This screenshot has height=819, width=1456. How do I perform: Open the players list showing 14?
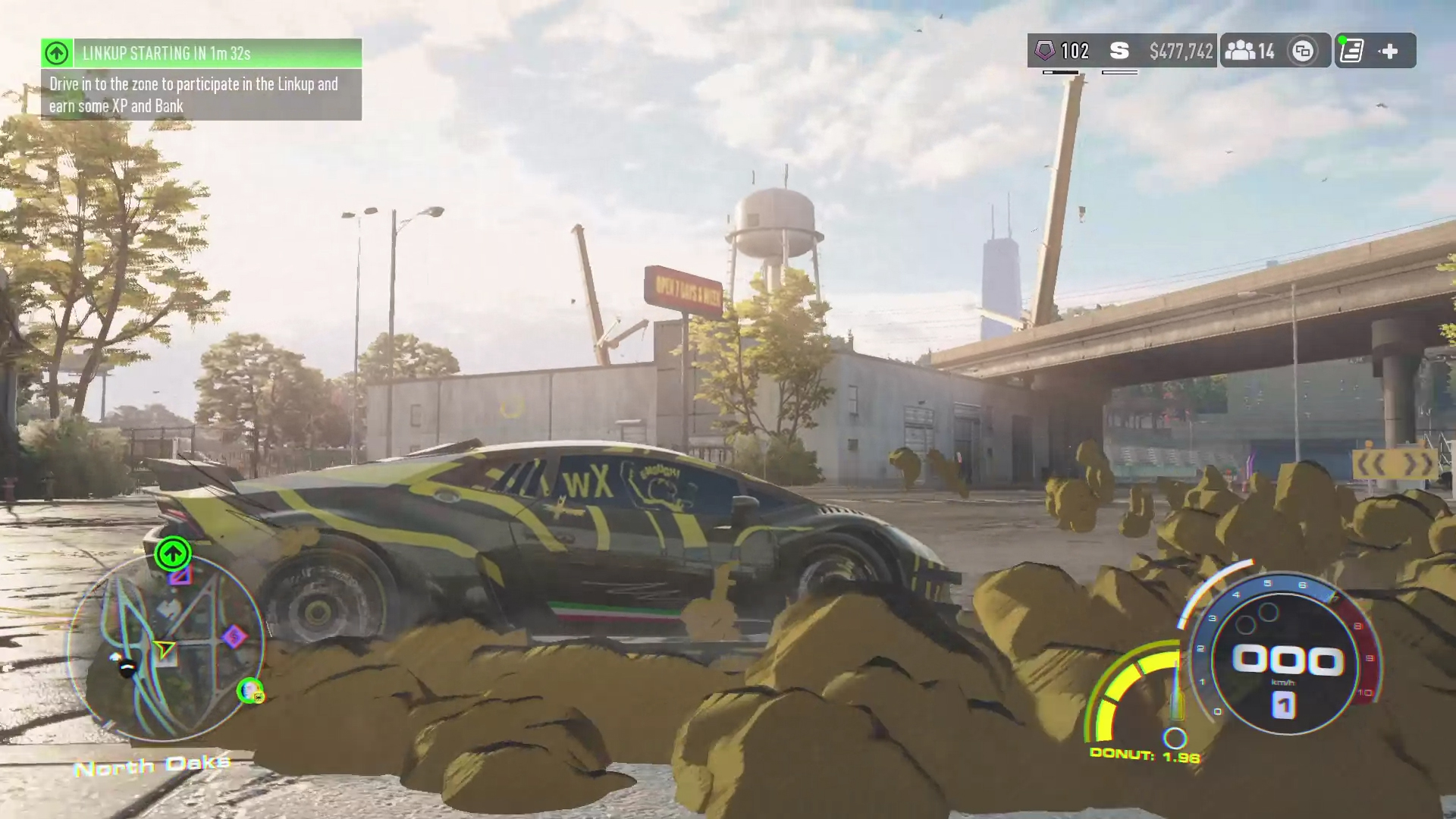coord(1249,51)
